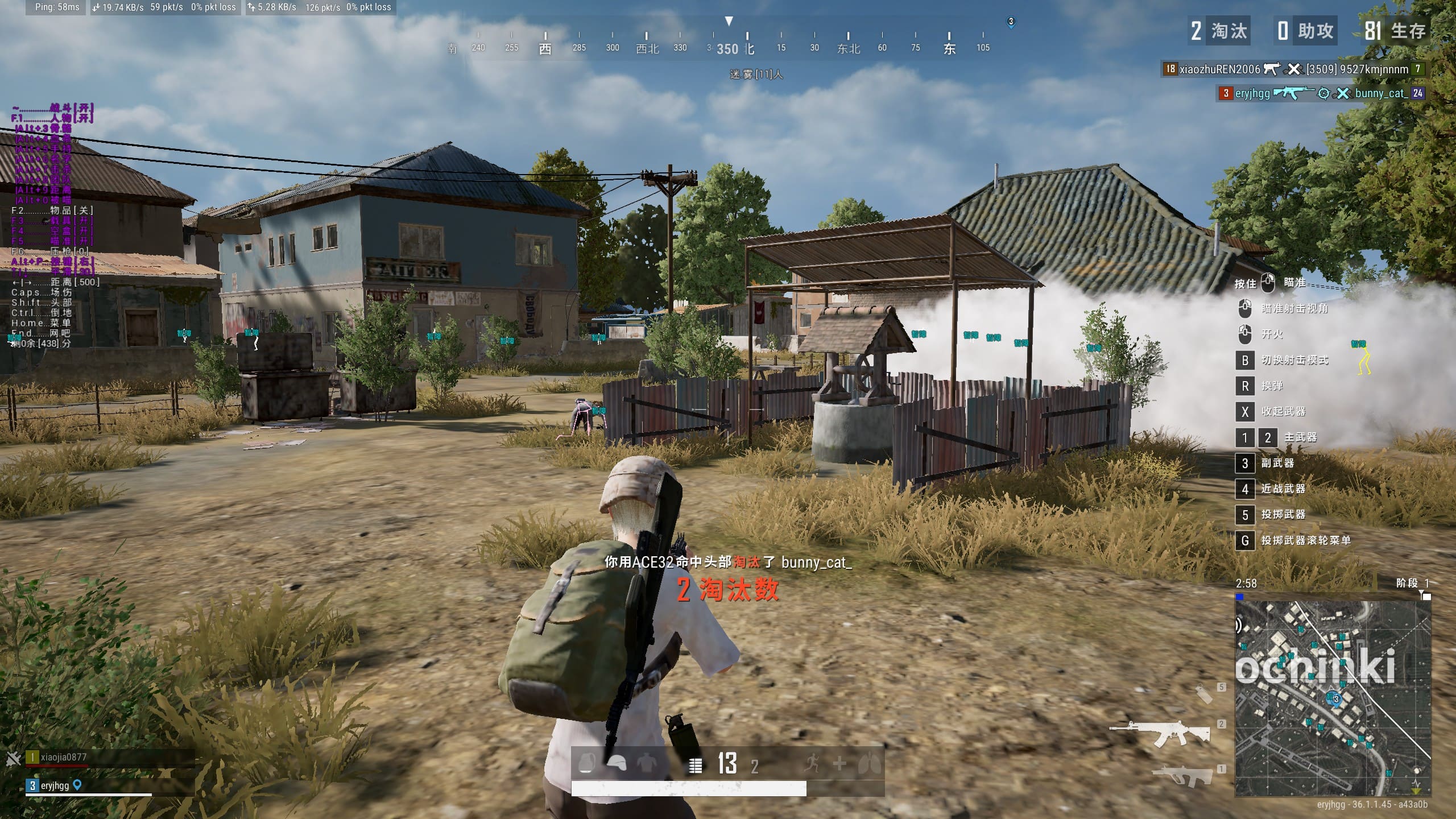
Task: Click the xiaozhuREN2006 kill feed entry
Action: [x=1292, y=69]
